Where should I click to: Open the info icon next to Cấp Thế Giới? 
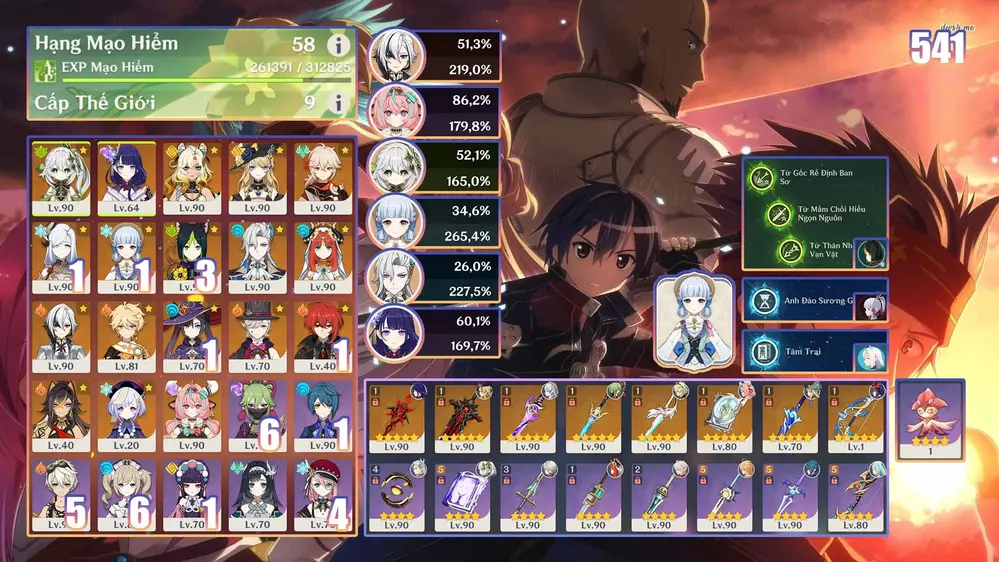pos(338,102)
